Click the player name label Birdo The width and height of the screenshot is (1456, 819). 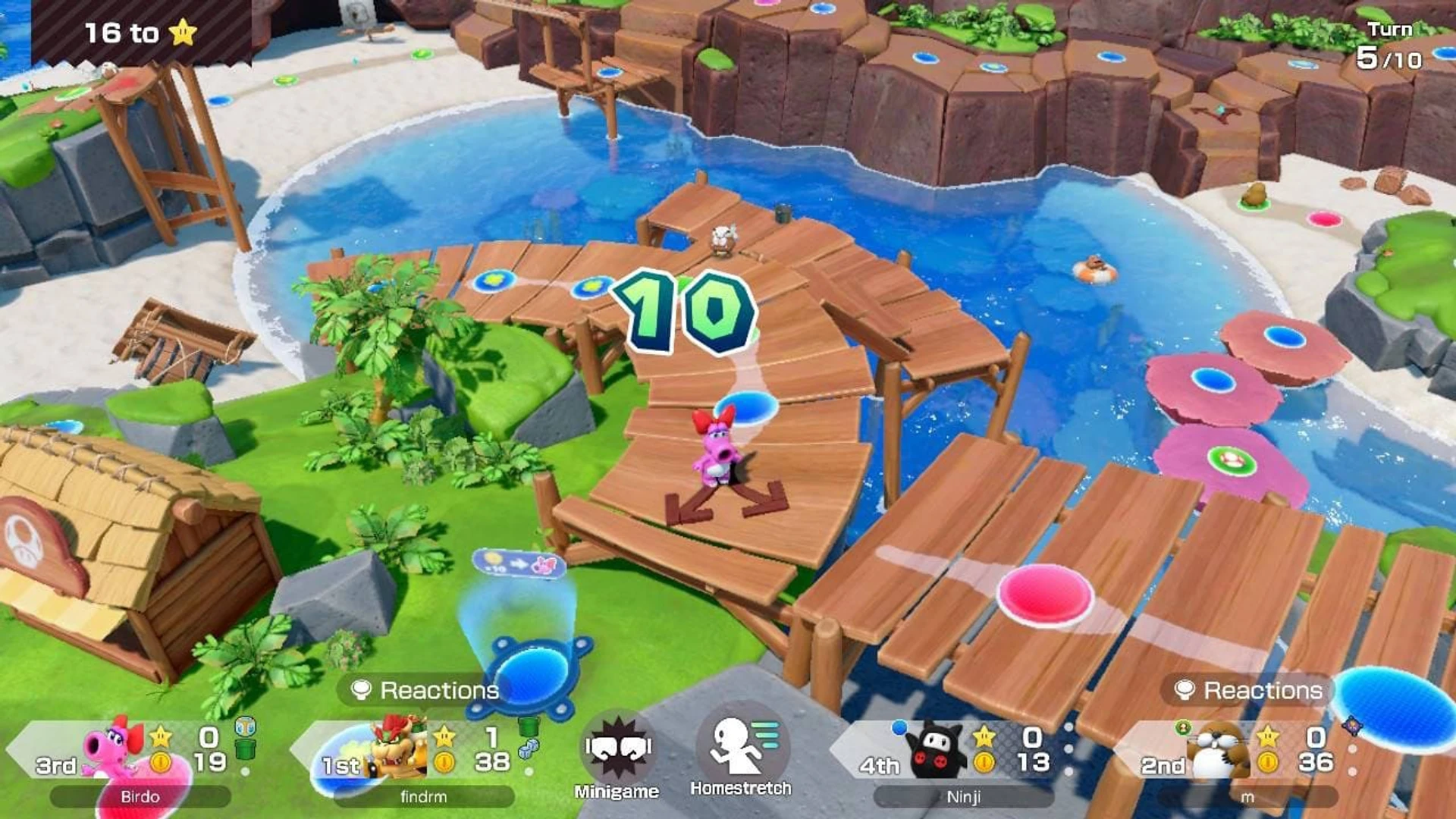(140, 797)
